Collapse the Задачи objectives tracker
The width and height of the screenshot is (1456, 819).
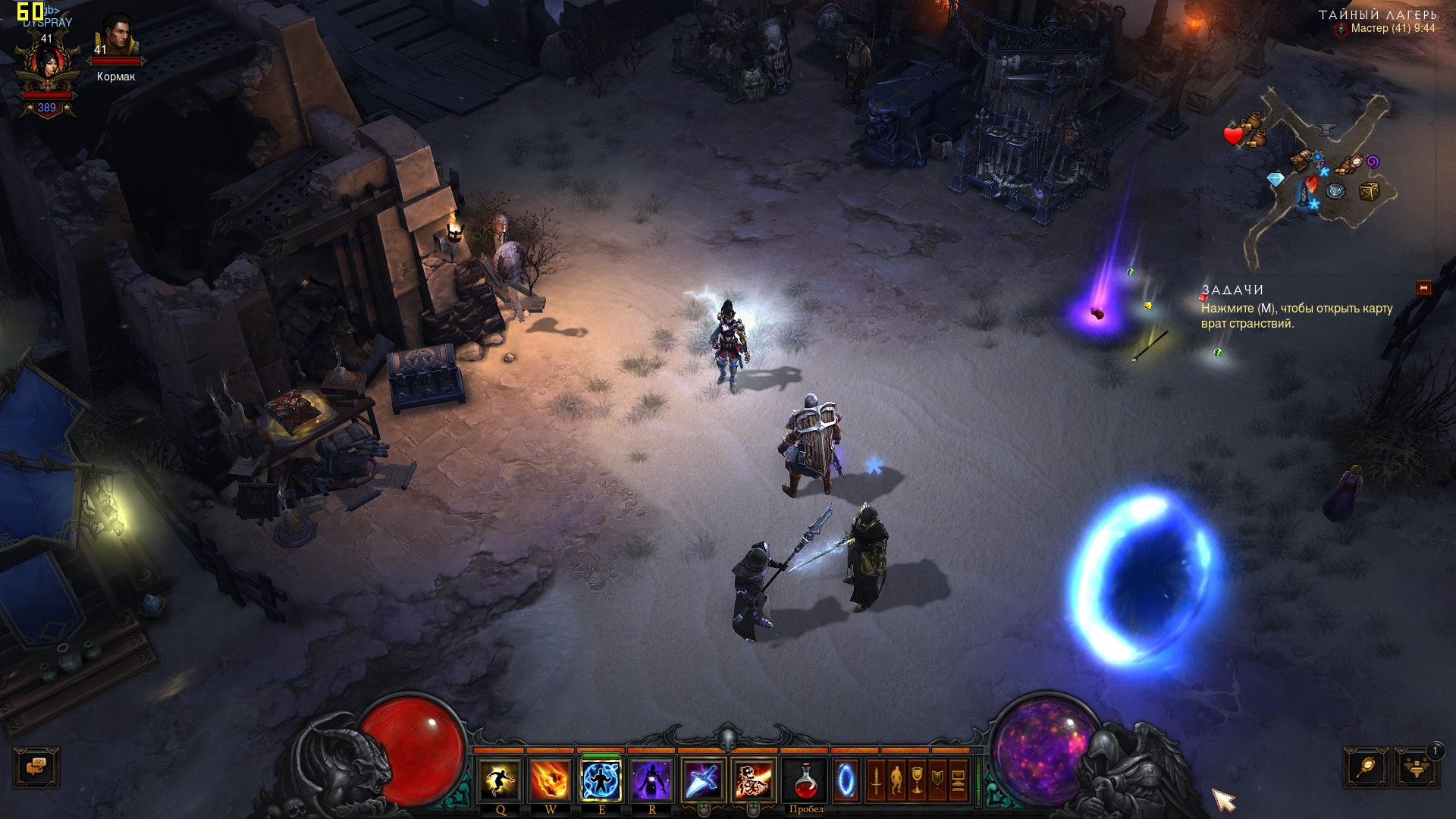(1423, 288)
